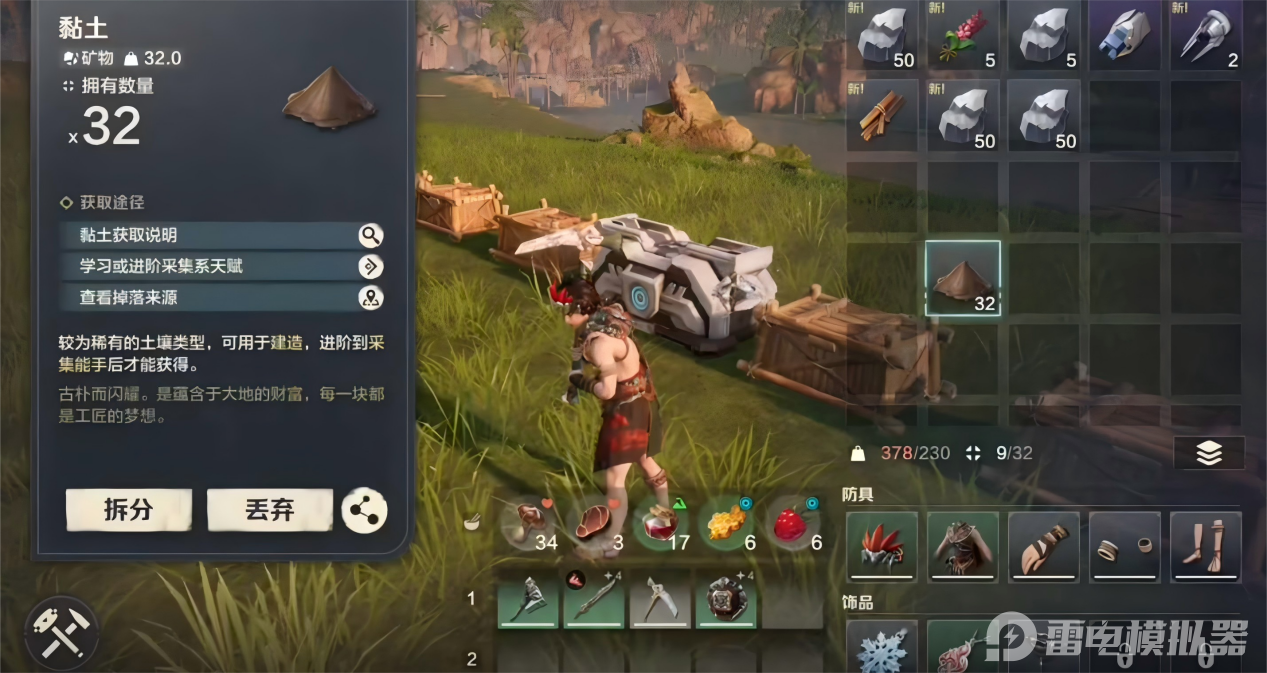Open the crossed hammers build button
This screenshot has width=1267, height=673.
click(62, 632)
